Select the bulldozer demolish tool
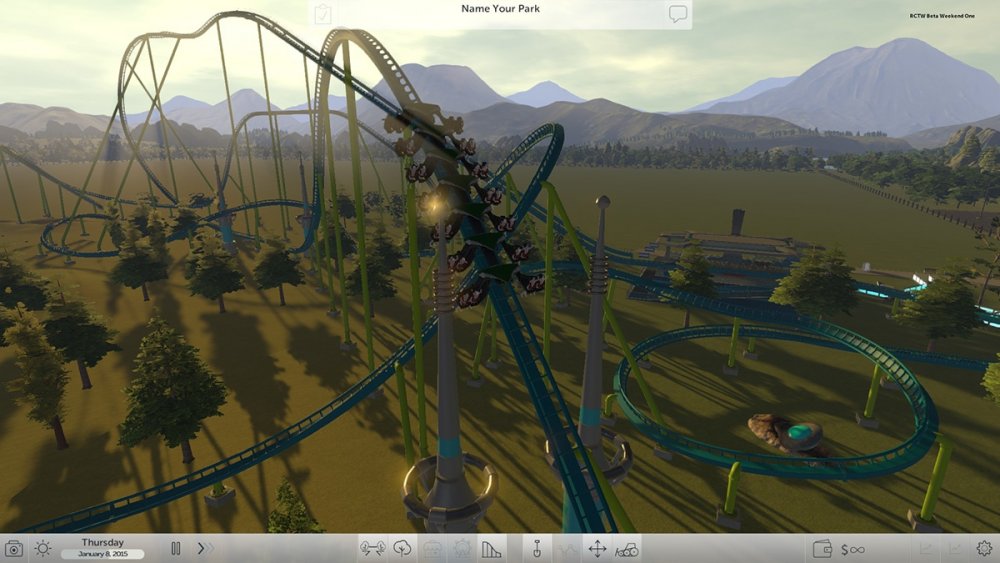 [x=627, y=548]
